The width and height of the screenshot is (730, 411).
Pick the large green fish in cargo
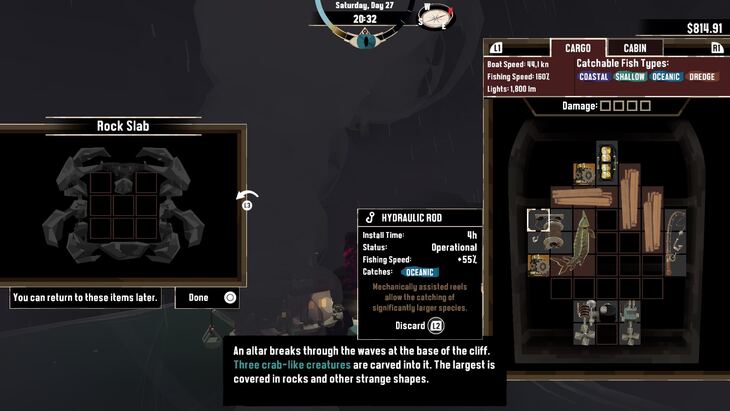coord(573,244)
